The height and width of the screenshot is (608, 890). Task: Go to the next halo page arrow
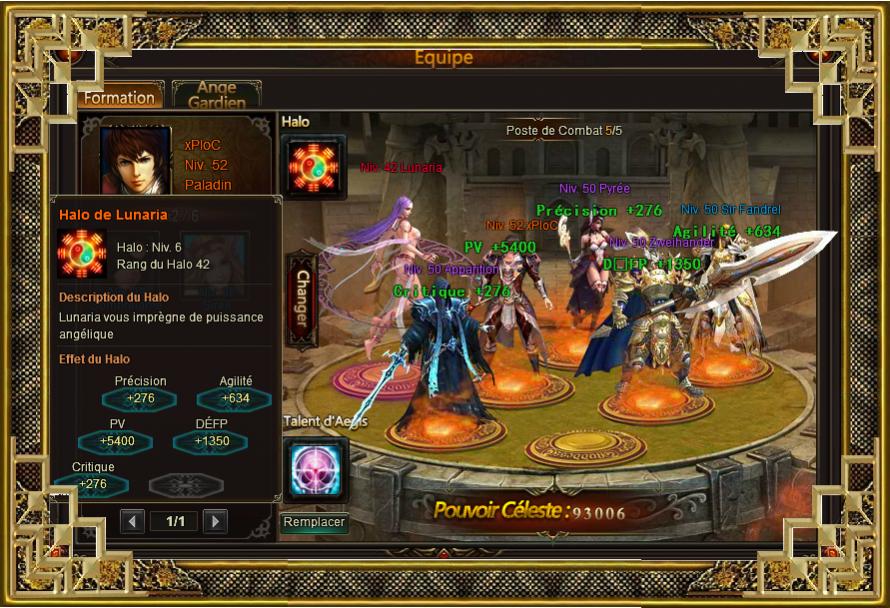214,521
